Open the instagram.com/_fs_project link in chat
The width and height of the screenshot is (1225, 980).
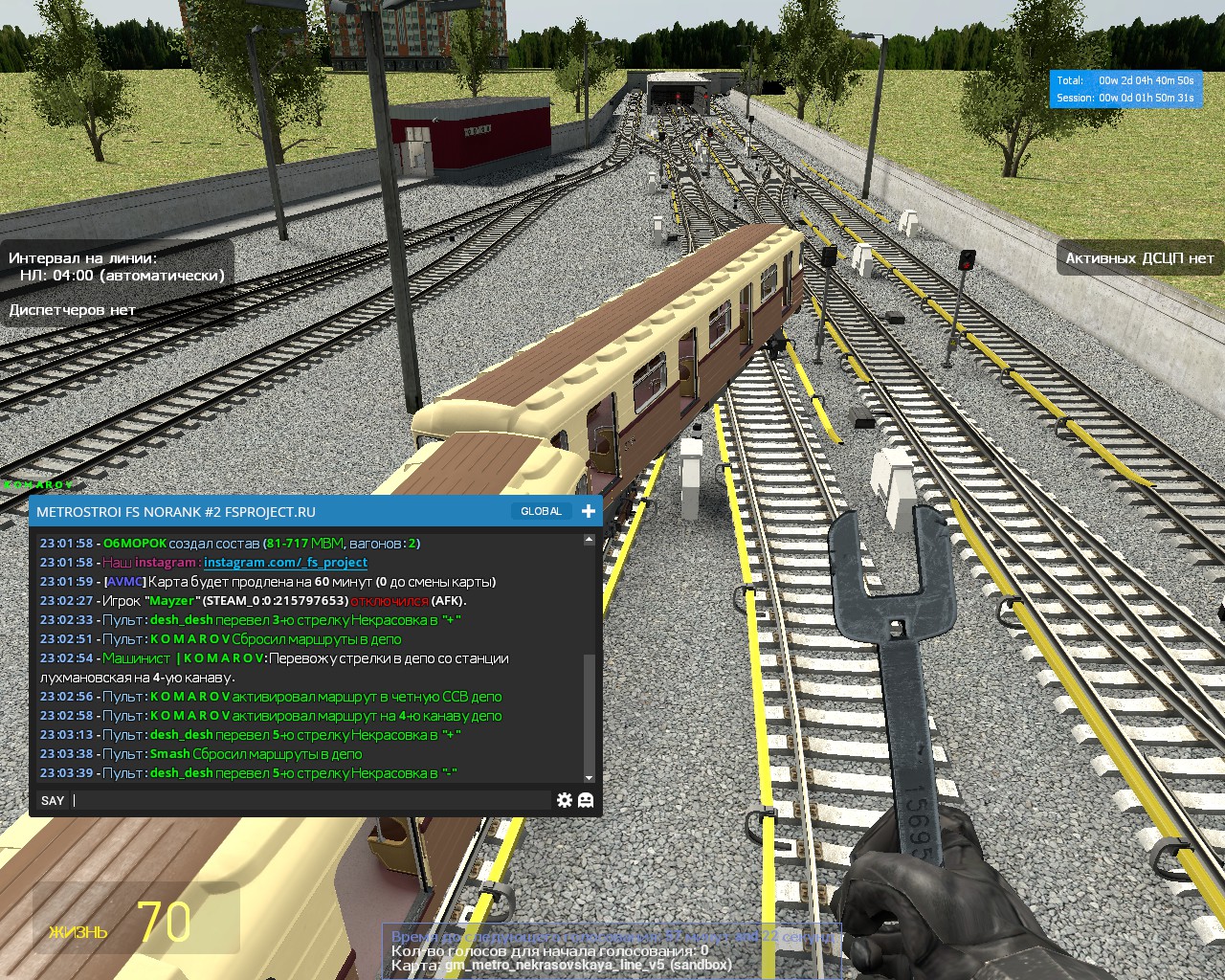click(285, 563)
